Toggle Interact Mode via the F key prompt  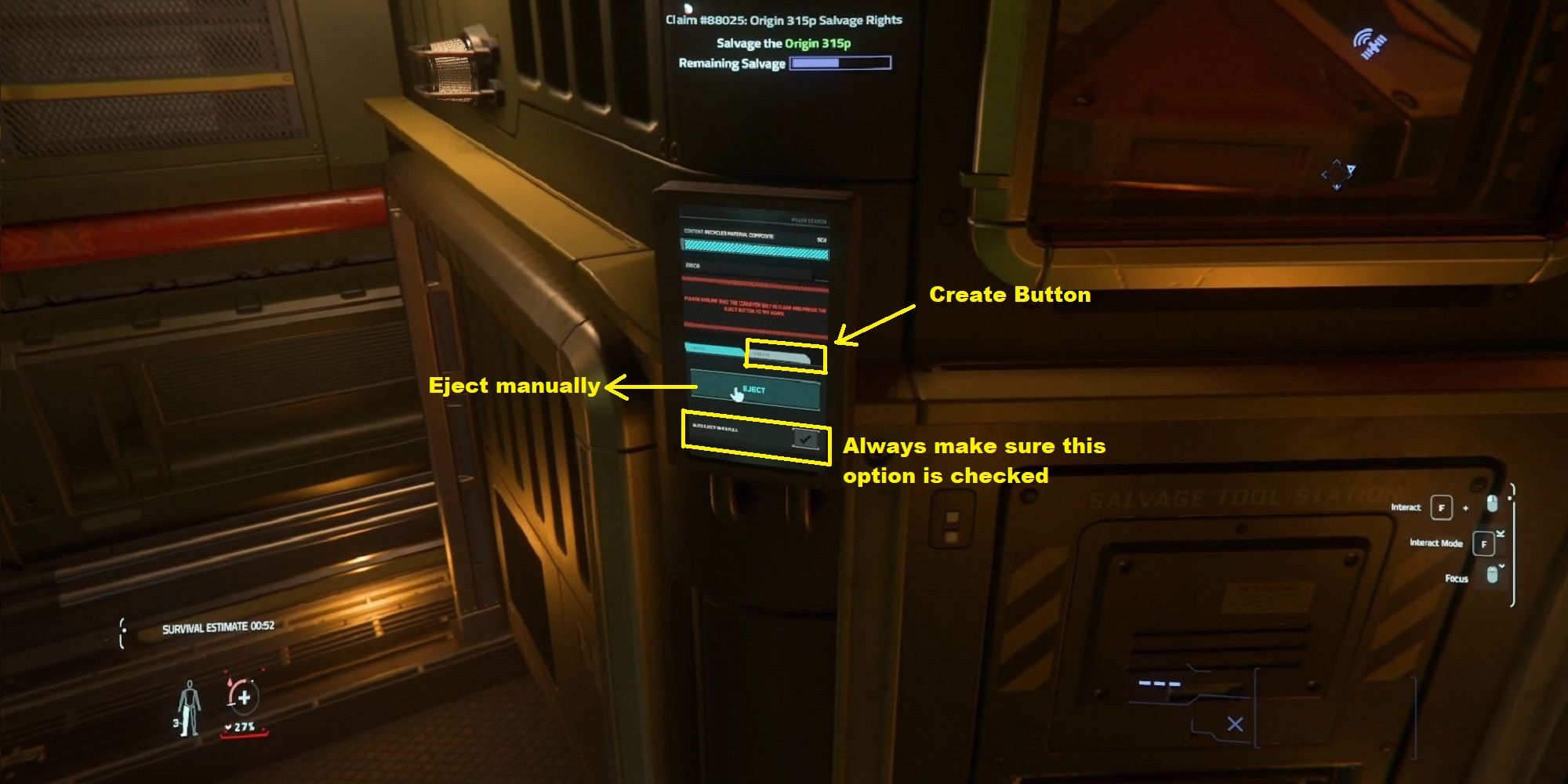(1485, 545)
